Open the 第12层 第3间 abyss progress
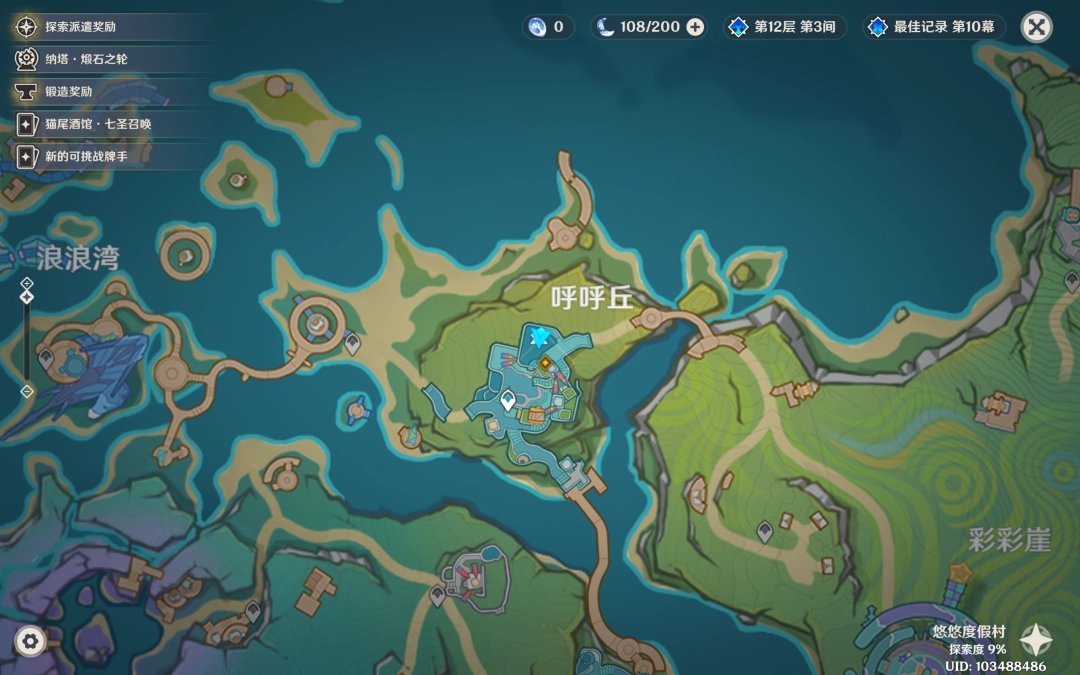Viewport: 1080px width, 675px height. pyautogui.click(x=784, y=27)
